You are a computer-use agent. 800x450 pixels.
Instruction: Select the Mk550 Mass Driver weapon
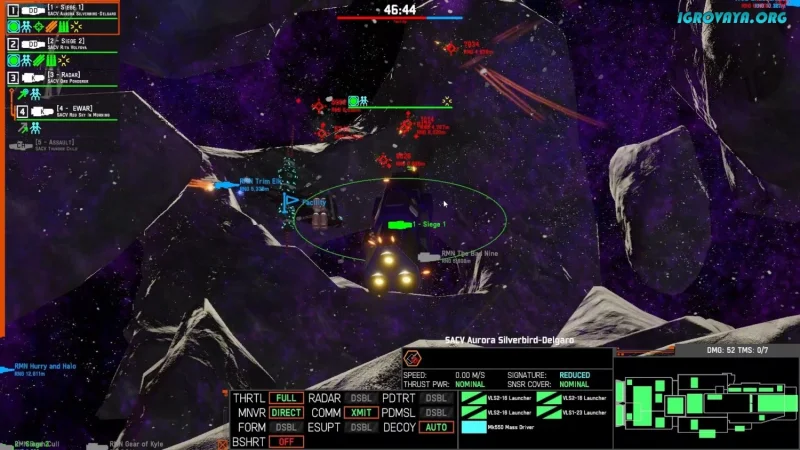pyautogui.click(x=495, y=427)
